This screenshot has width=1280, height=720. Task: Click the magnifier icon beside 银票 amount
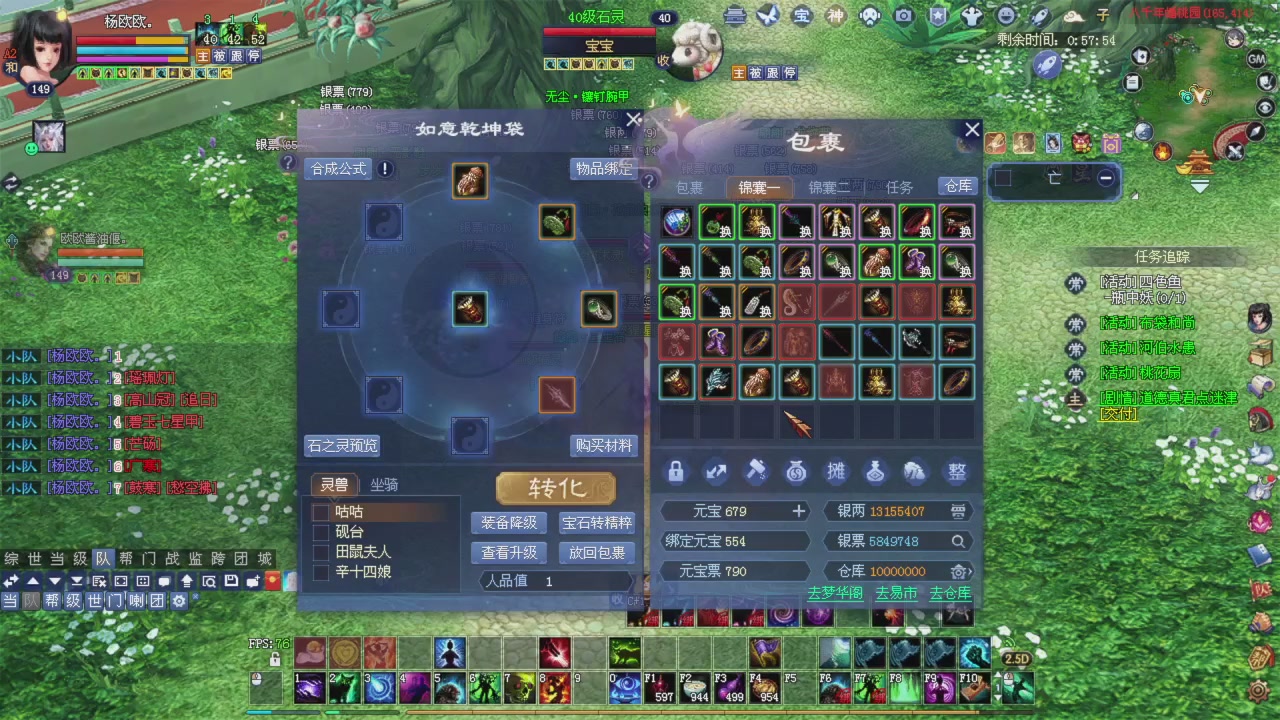[x=958, y=541]
